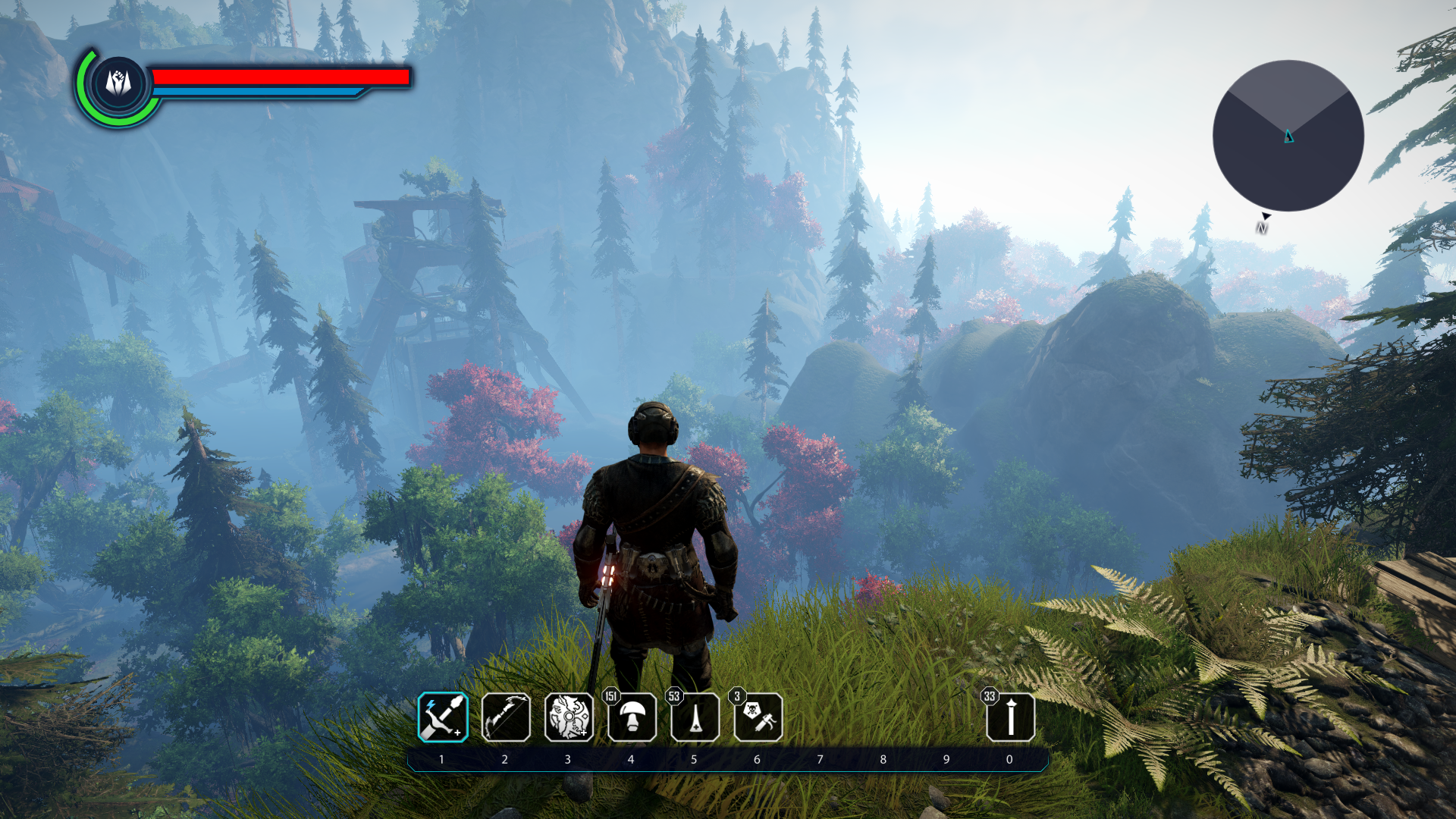Use the mushroom item stack of 151
Image resolution: width=1456 pixels, height=819 pixels.
coord(632,717)
